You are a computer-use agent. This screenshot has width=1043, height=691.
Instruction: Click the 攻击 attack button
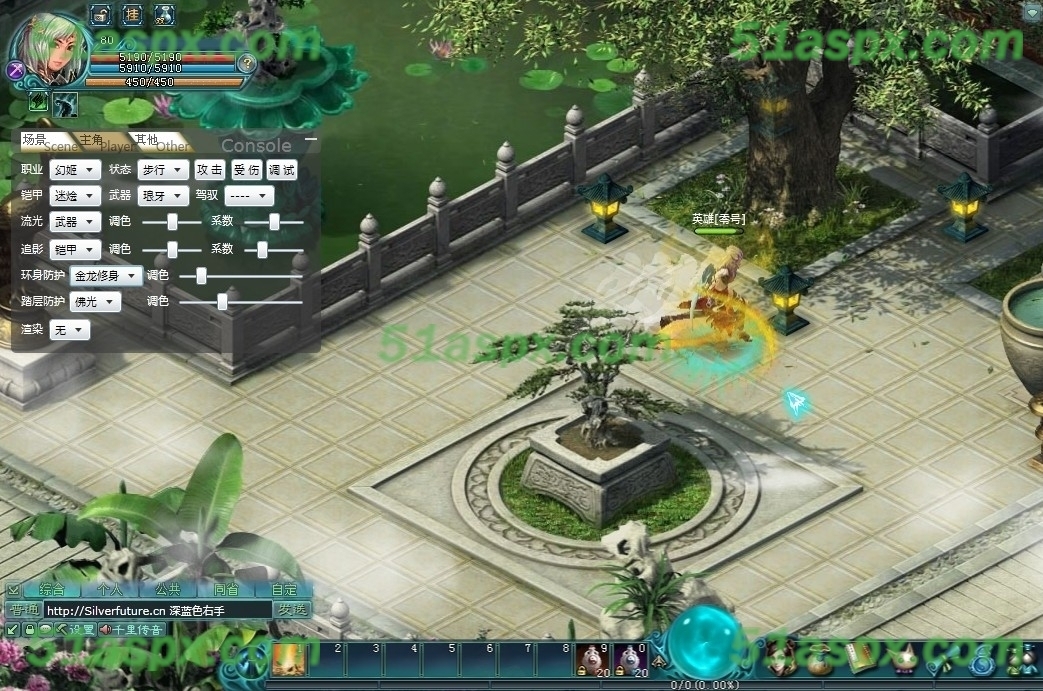click(210, 170)
